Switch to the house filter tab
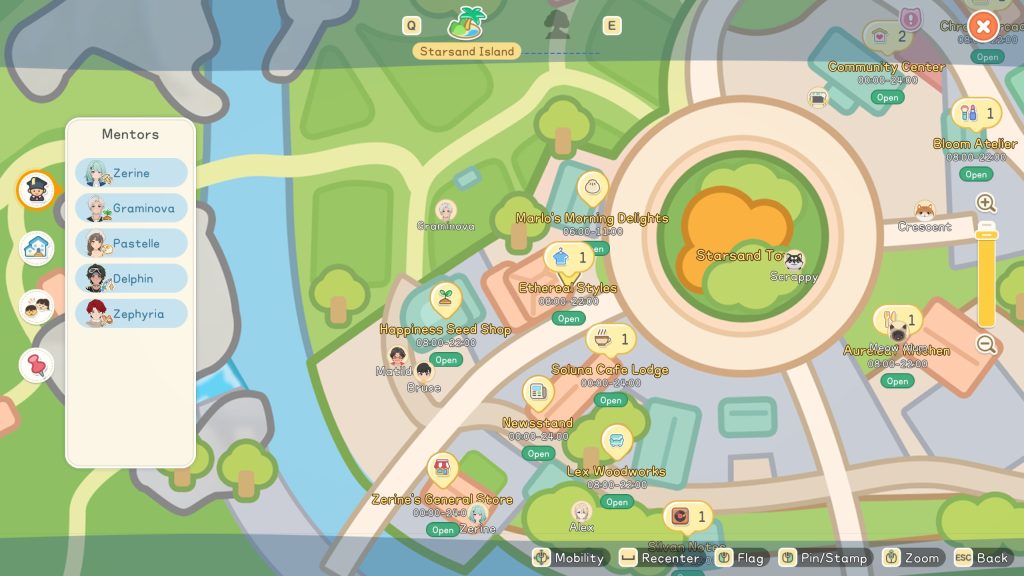Screen dimensions: 1024x576 click(x=37, y=247)
